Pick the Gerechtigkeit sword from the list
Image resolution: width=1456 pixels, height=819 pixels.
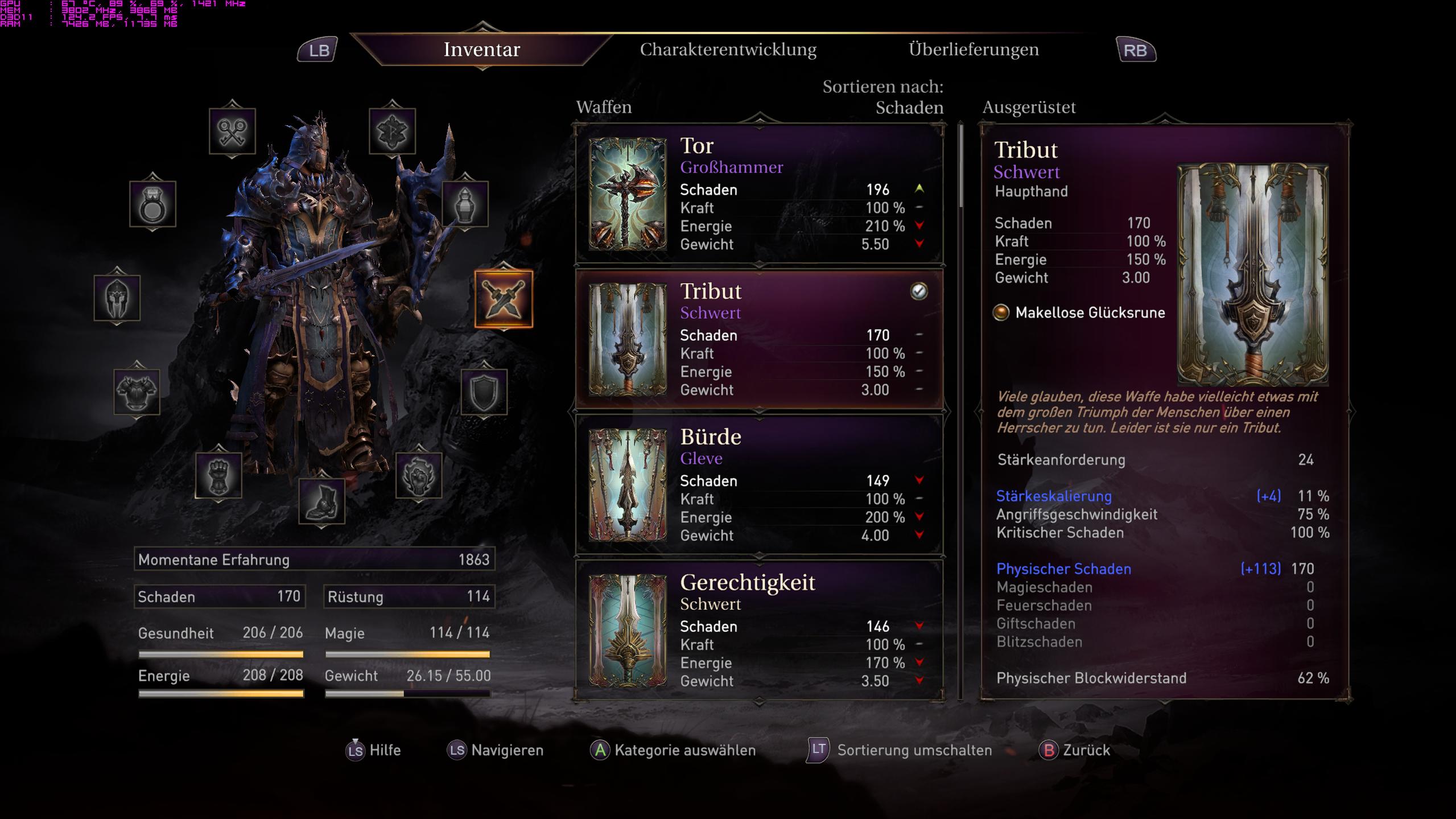coord(759,631)
